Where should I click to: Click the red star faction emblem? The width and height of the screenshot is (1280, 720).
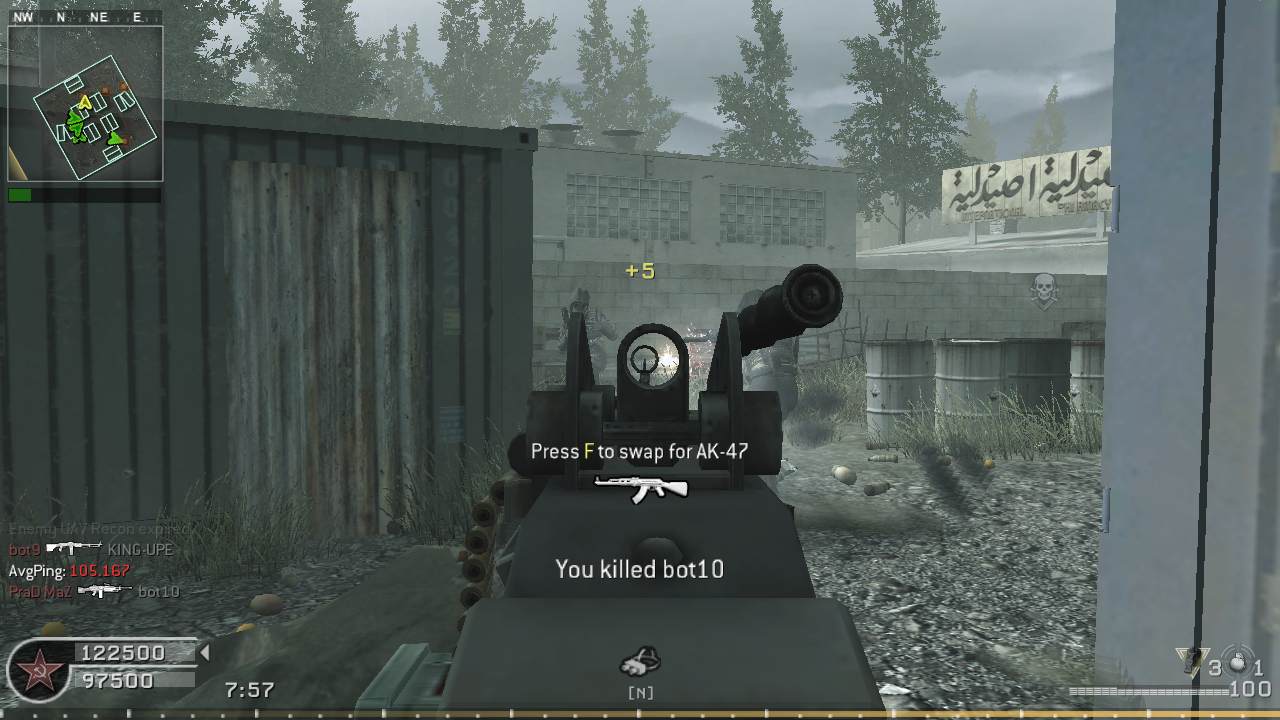[x=40, y=670]
